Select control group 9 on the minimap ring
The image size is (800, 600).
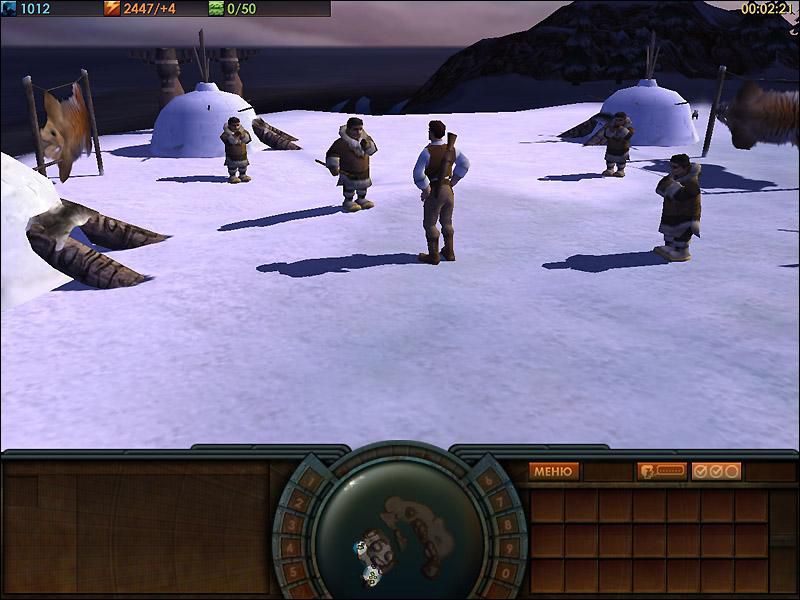coord(511,548)
